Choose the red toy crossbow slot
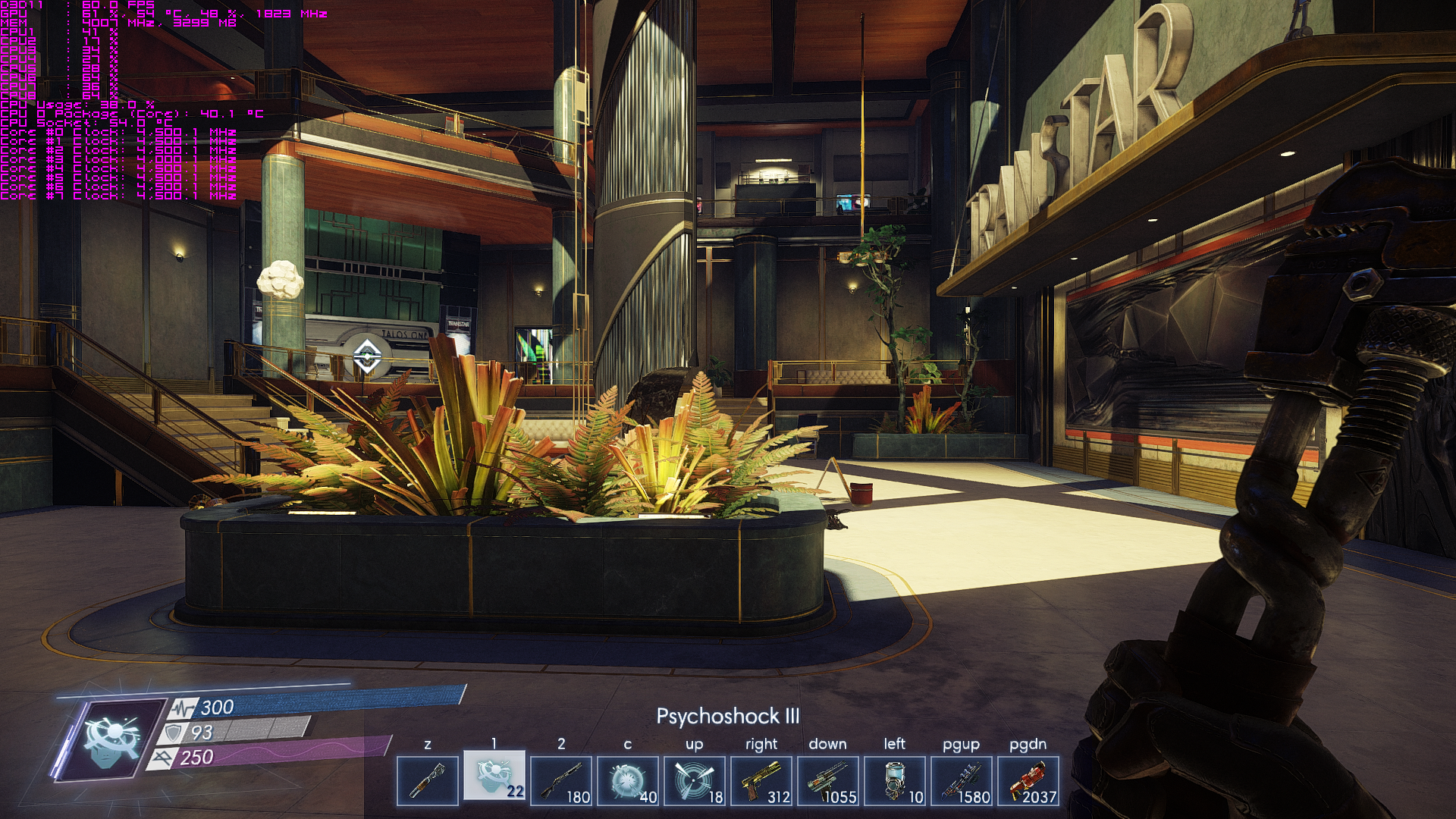 pos(1028,780)
